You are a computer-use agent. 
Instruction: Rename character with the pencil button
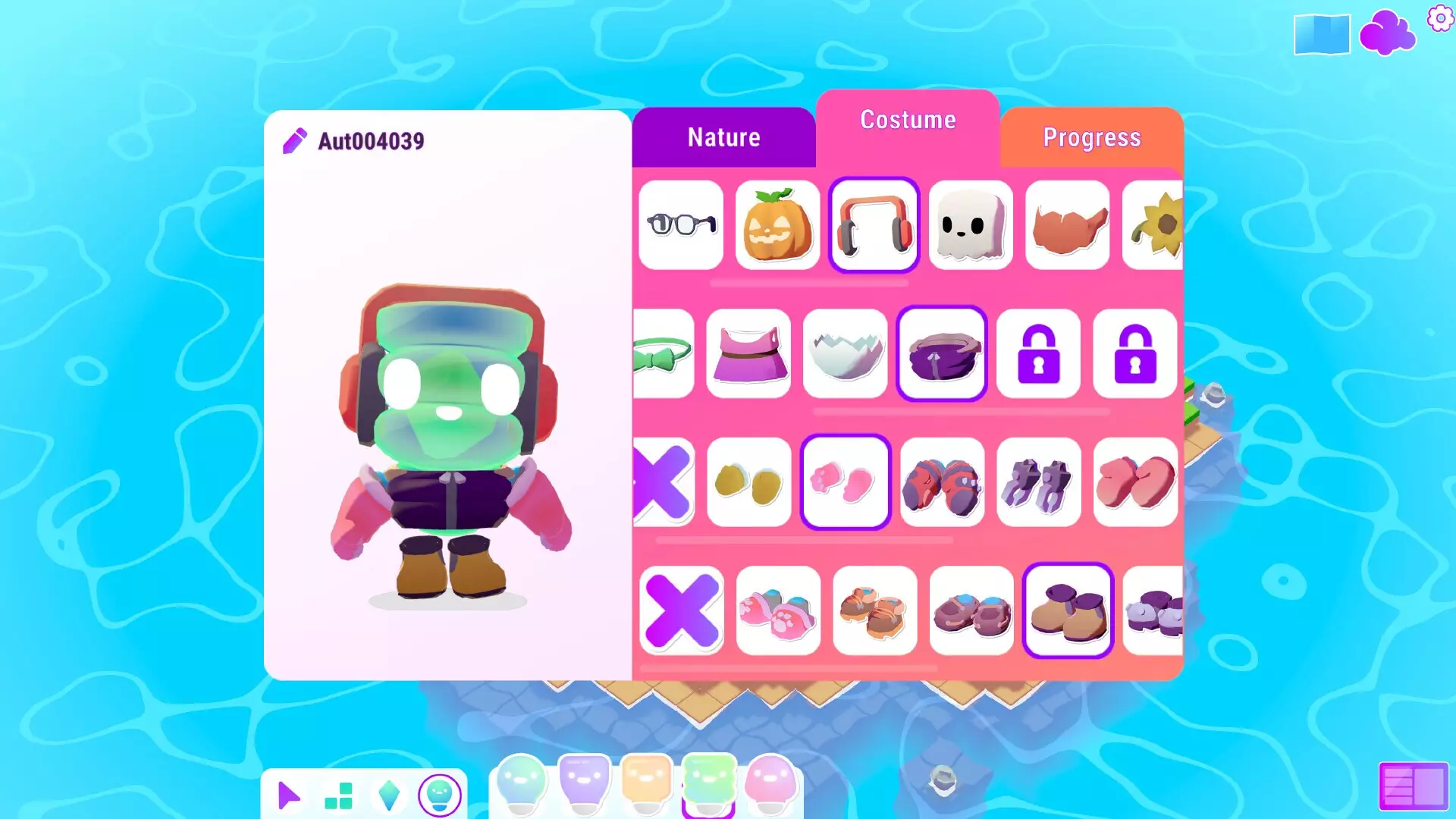pos(296,140)
